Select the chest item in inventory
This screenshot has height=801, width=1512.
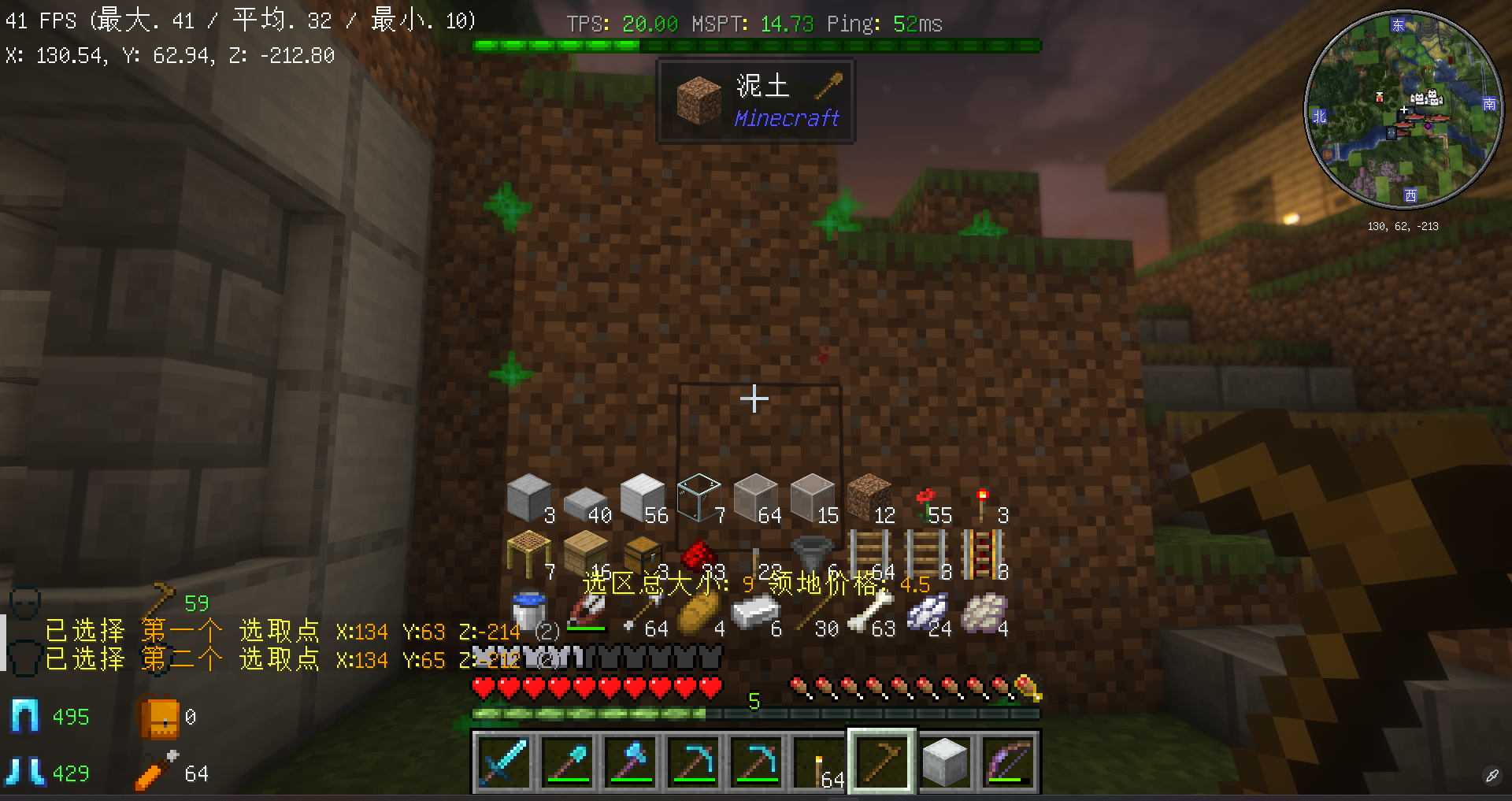point(642,554)
